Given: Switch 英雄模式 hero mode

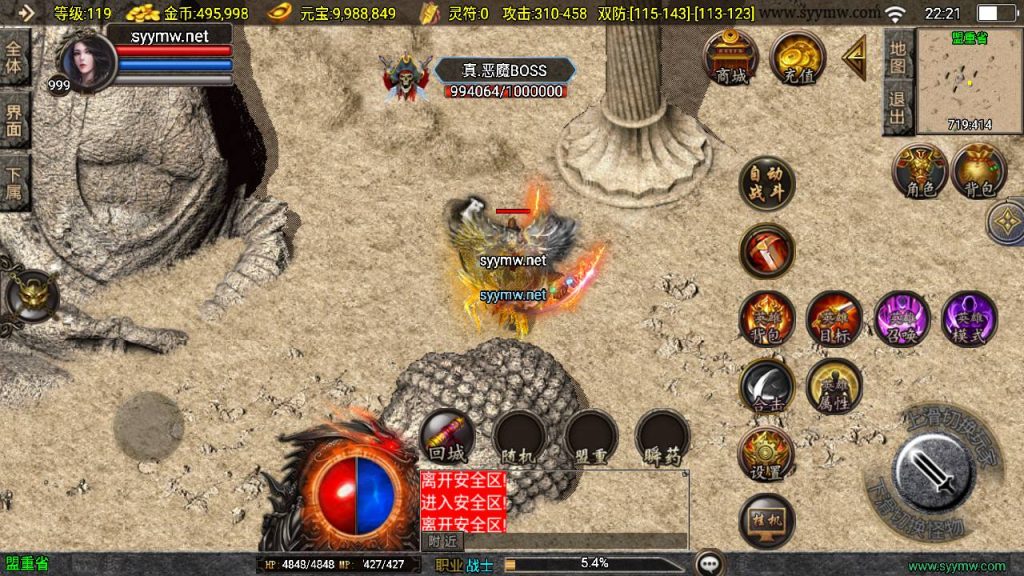Looking at the screenshot, I should click(x=968, y=319).
